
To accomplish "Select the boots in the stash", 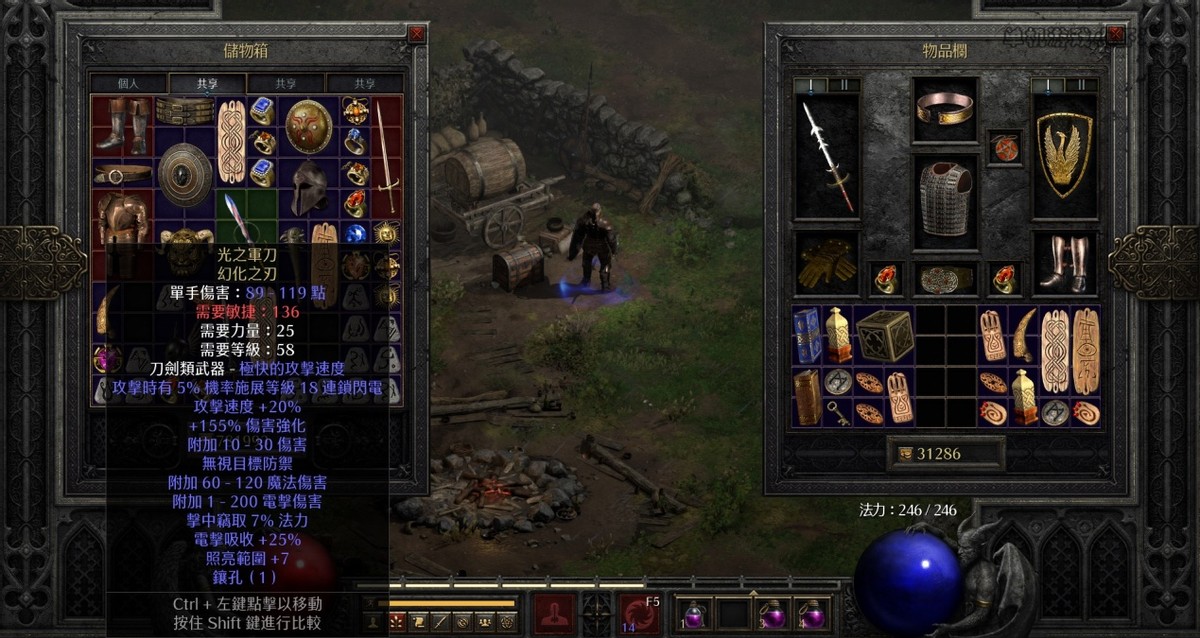I will click(x=123, y=124).
